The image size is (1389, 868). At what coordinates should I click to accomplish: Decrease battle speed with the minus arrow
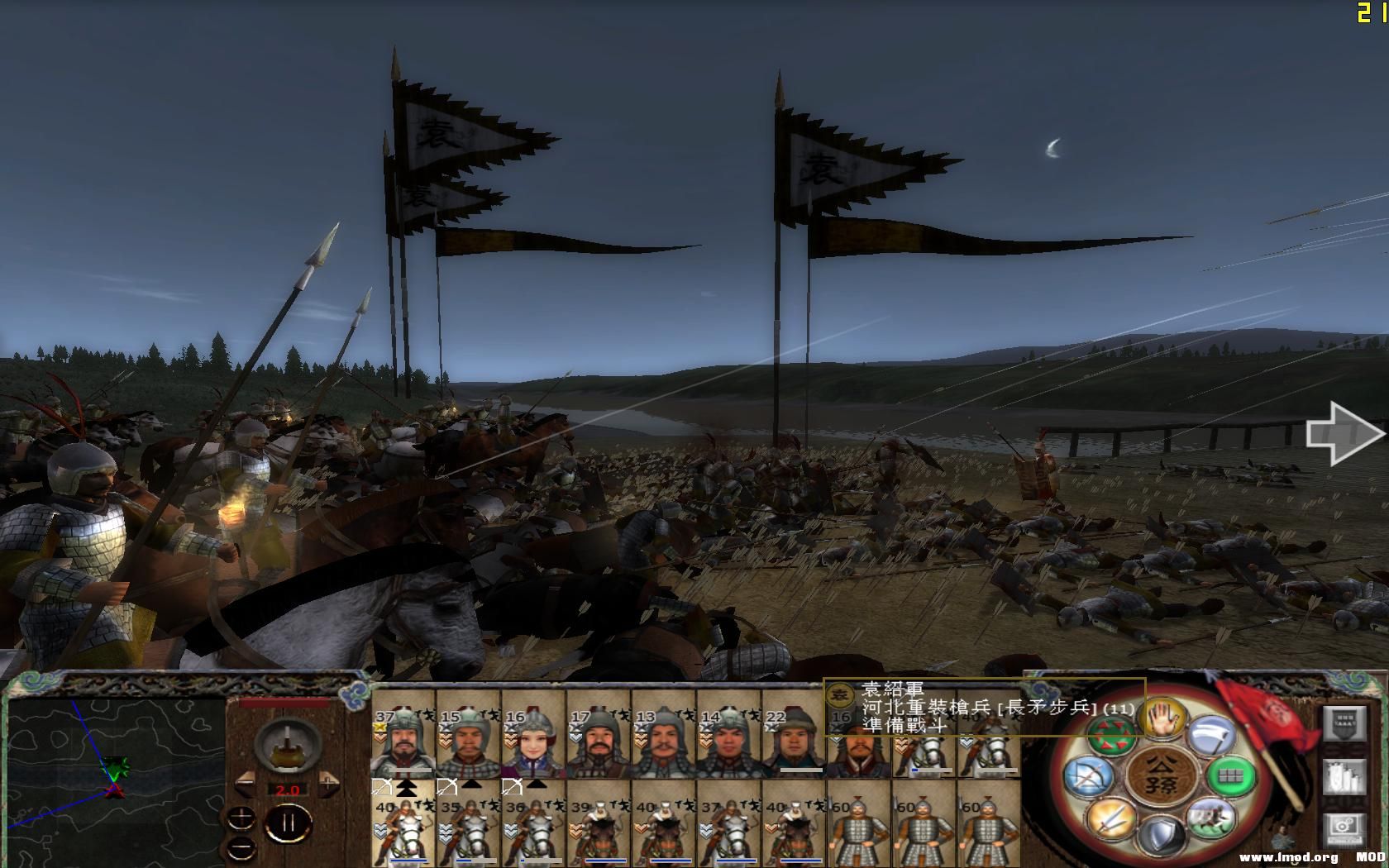tap(246, 782)
